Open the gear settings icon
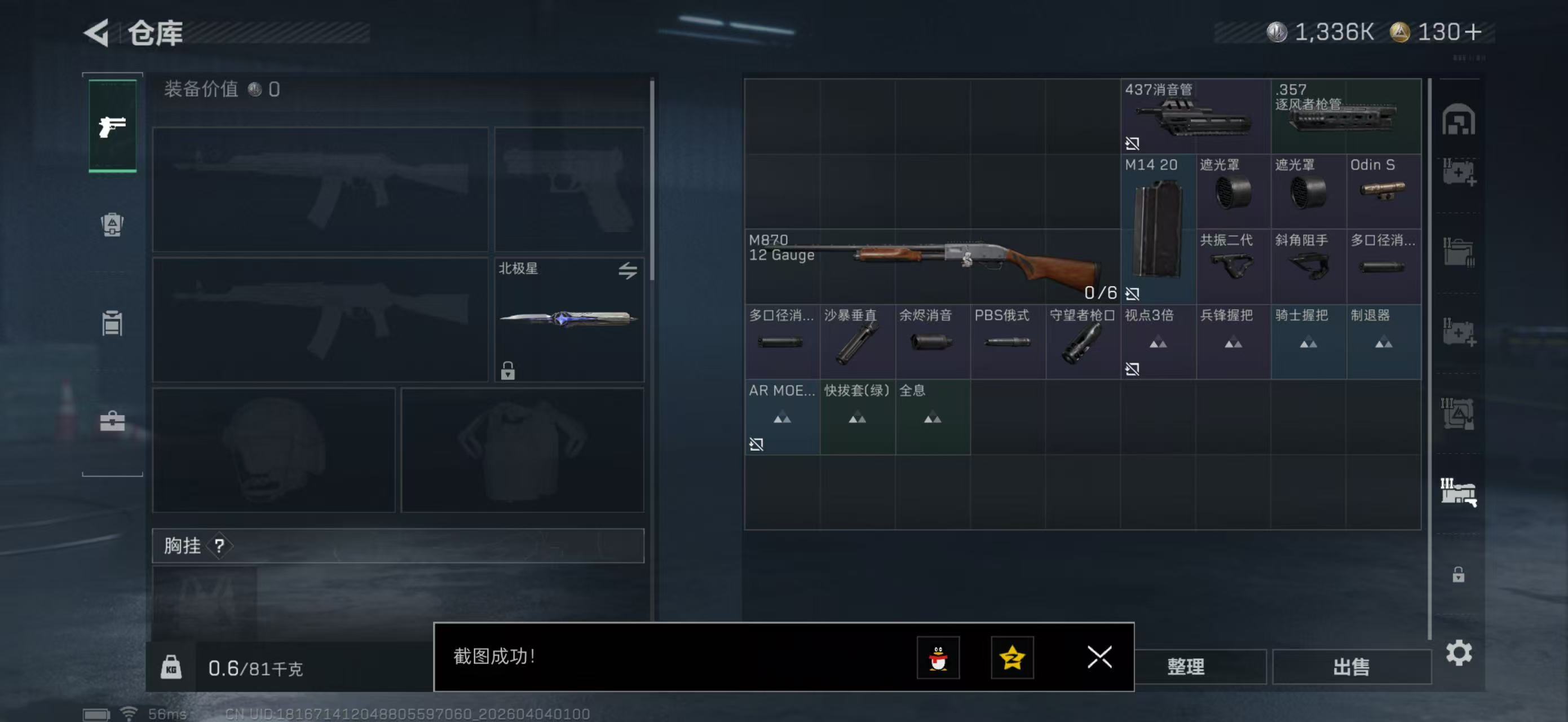 [1459, 653]
